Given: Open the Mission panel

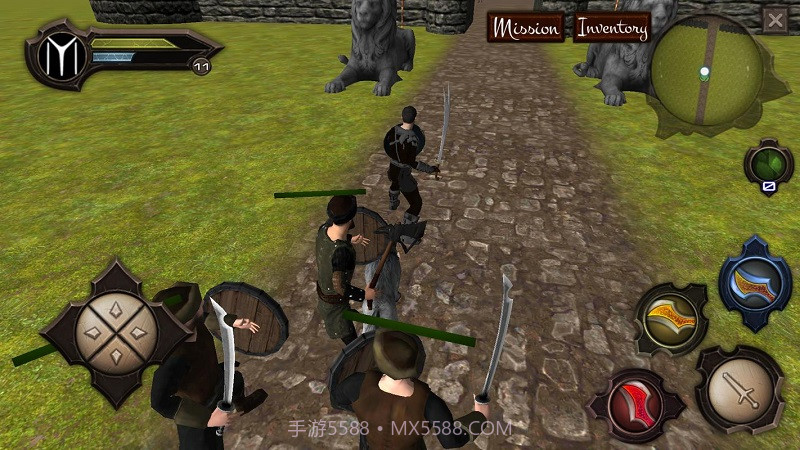Looking at the screenshot, I should pyautogui.click(x=526, y=28).
